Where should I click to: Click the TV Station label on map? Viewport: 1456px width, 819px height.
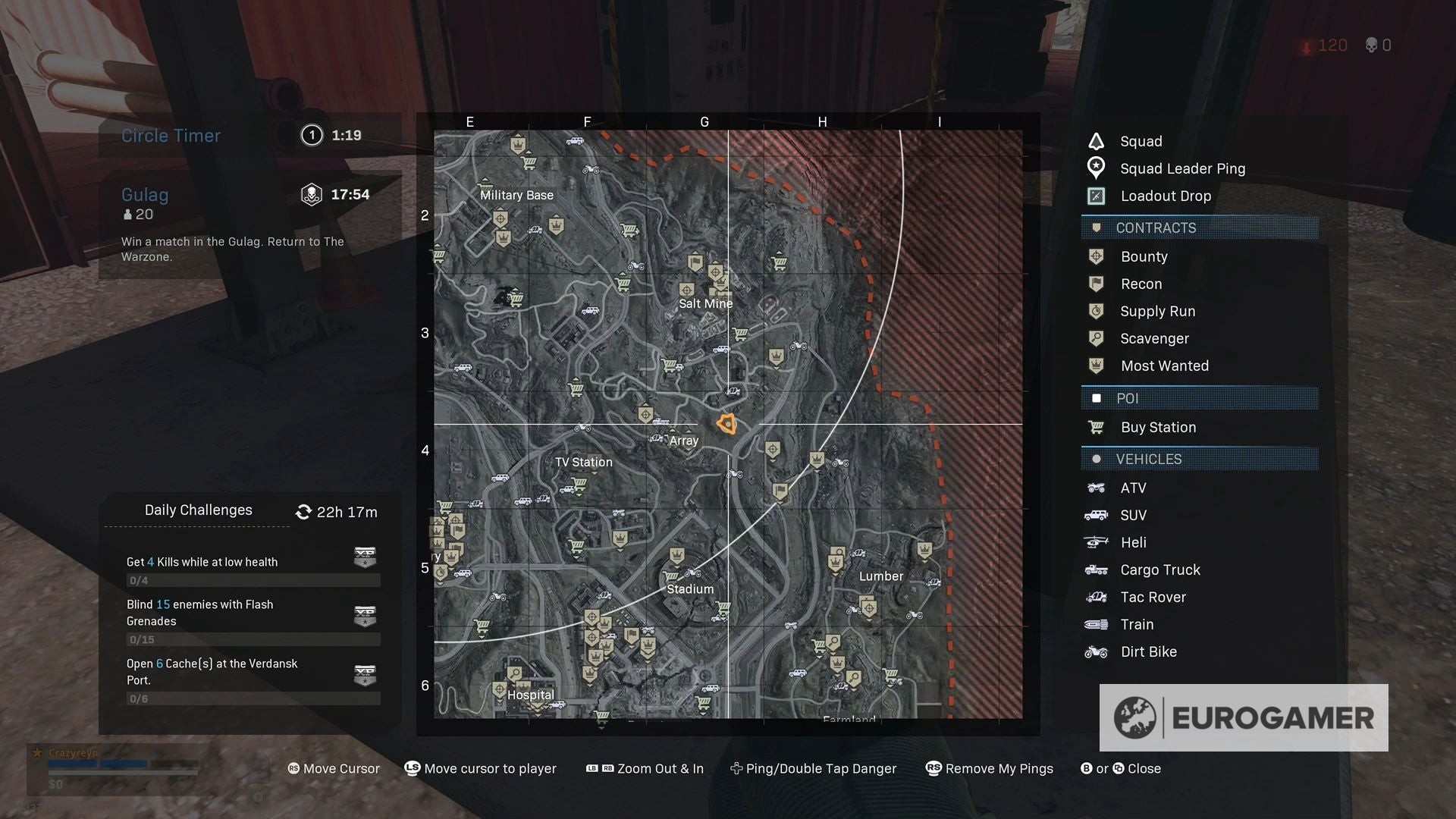click(x=583, y=462)
